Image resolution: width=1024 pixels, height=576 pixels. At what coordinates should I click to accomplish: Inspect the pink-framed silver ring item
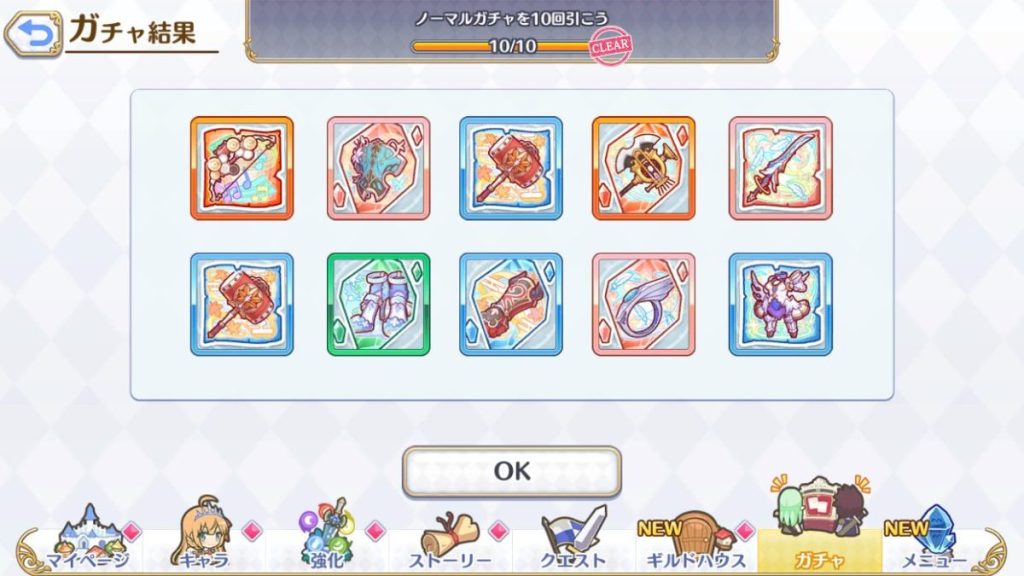coord(643,304)
